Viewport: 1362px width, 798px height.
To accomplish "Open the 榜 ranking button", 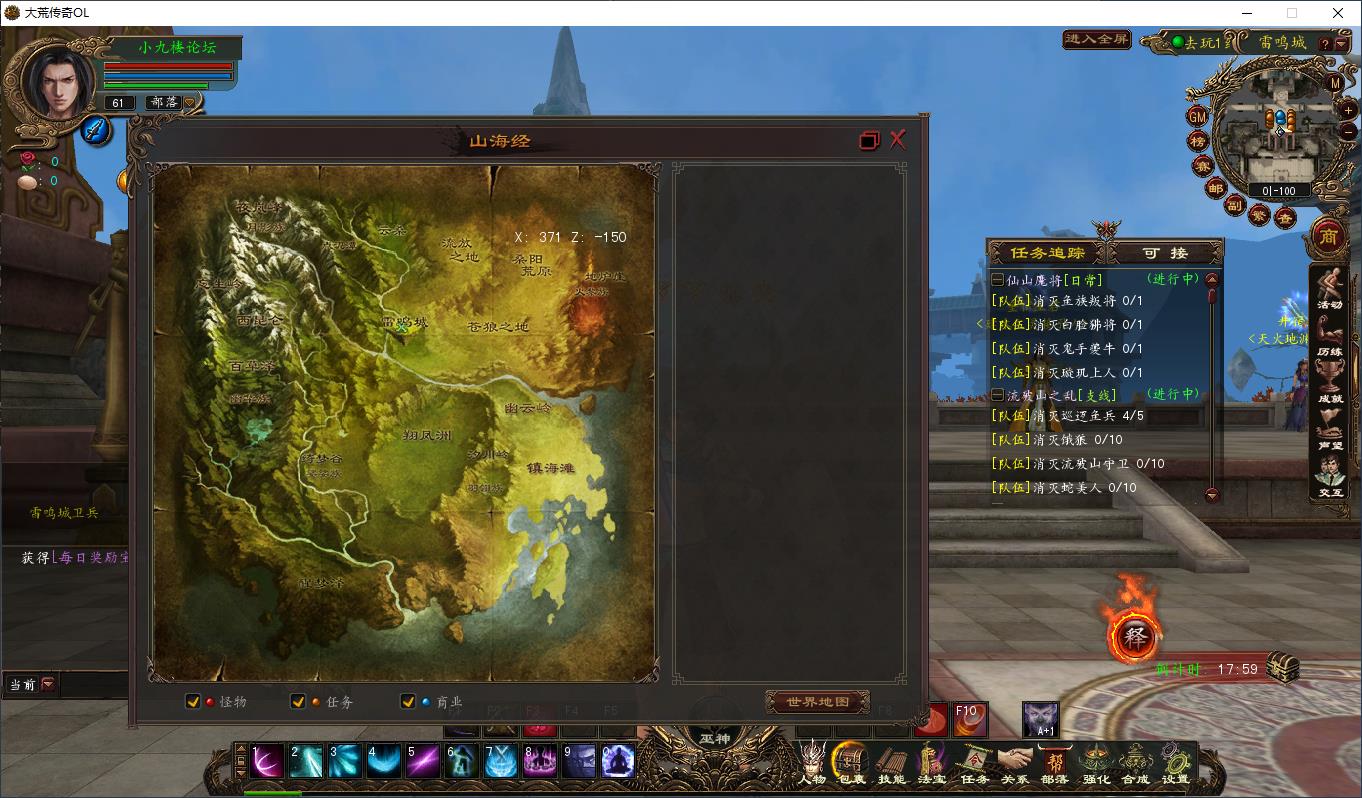I will (1197, 141).
